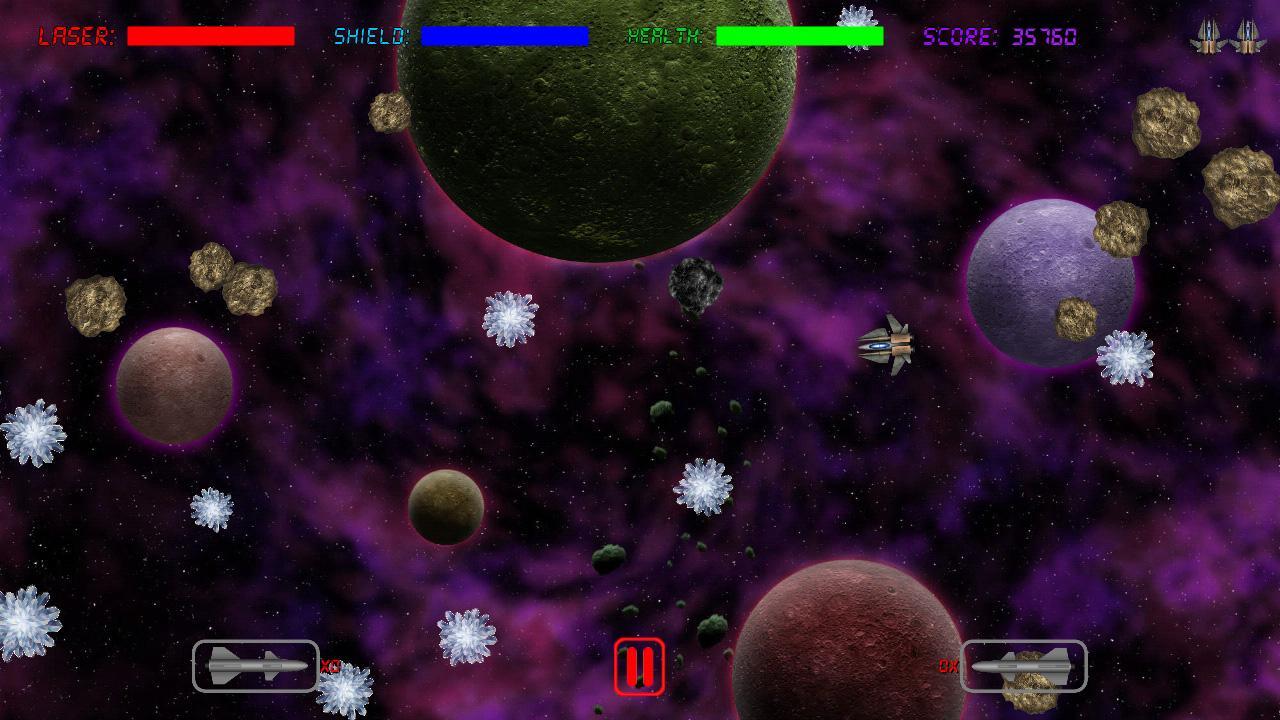Fire the right missile weapon icon
The width and height of the screenshot is (1280, 720).
click(x=1022, y=665)
